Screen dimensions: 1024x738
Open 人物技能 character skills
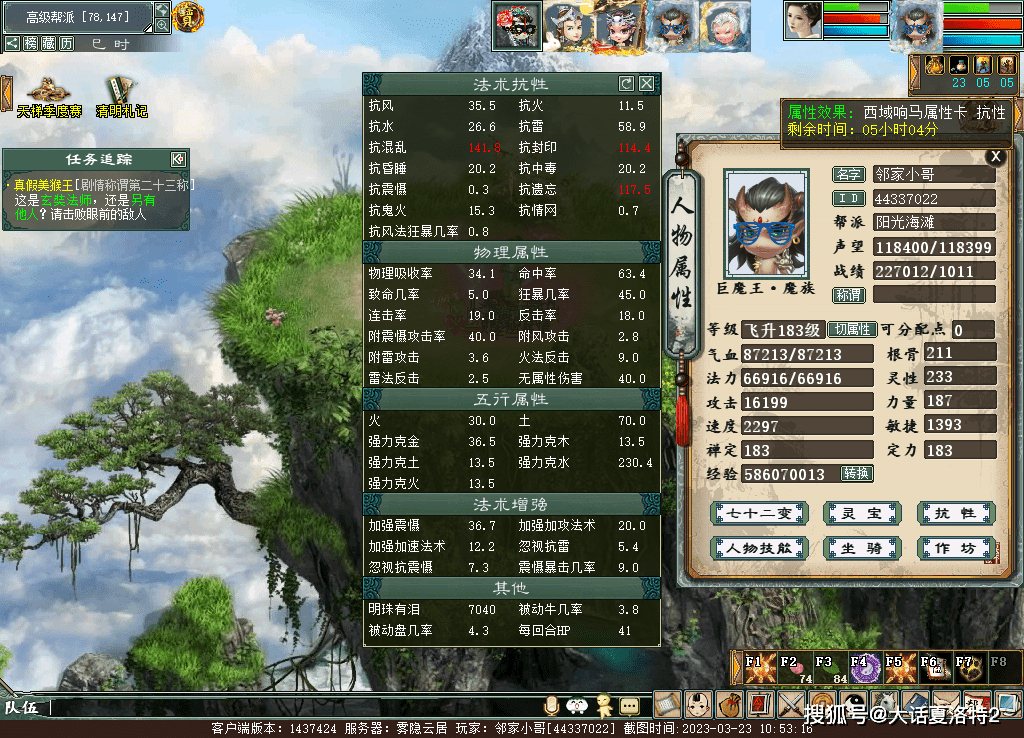click(x=759, y=548)
